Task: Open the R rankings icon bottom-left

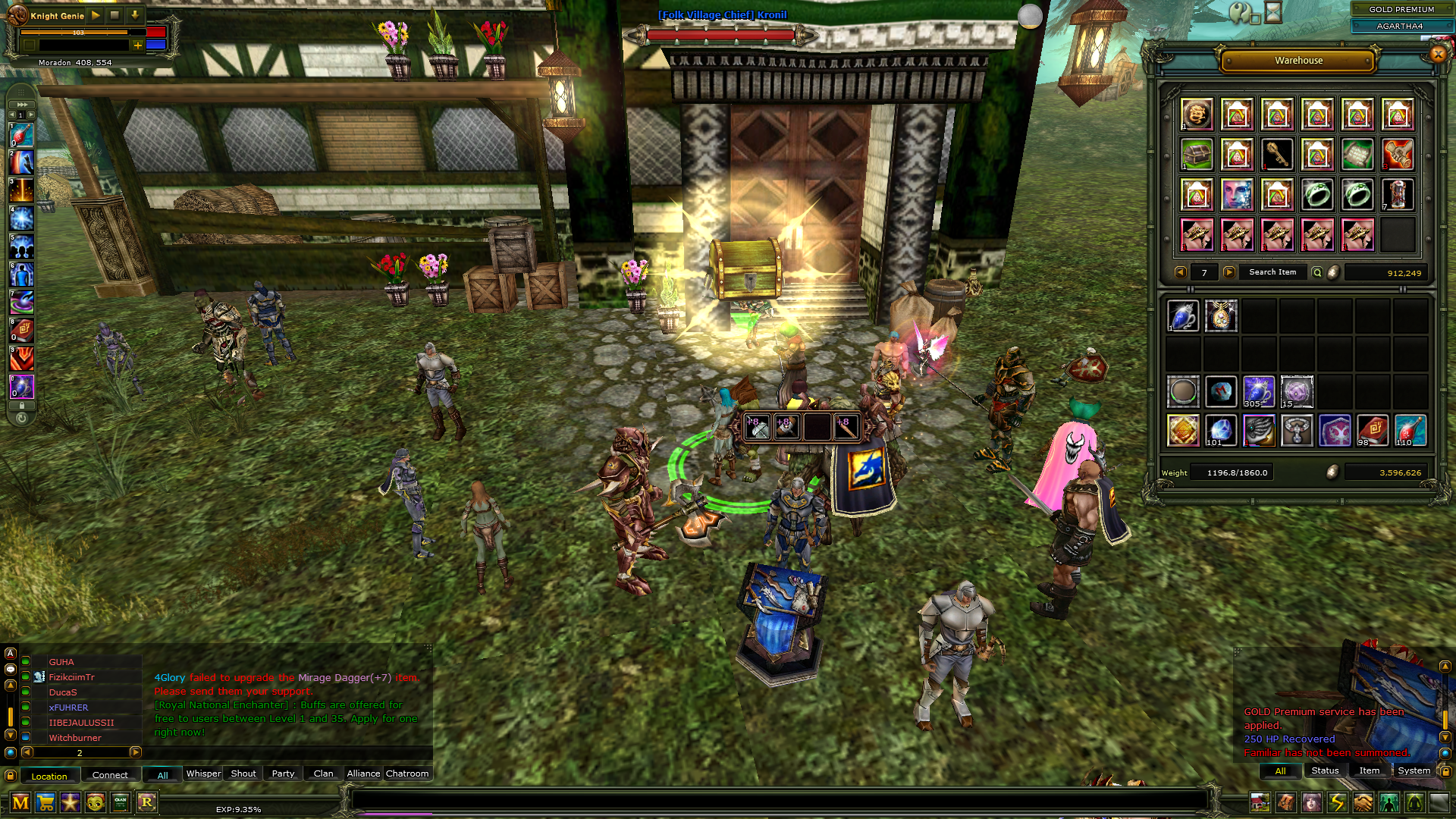Action: (147, 803)
